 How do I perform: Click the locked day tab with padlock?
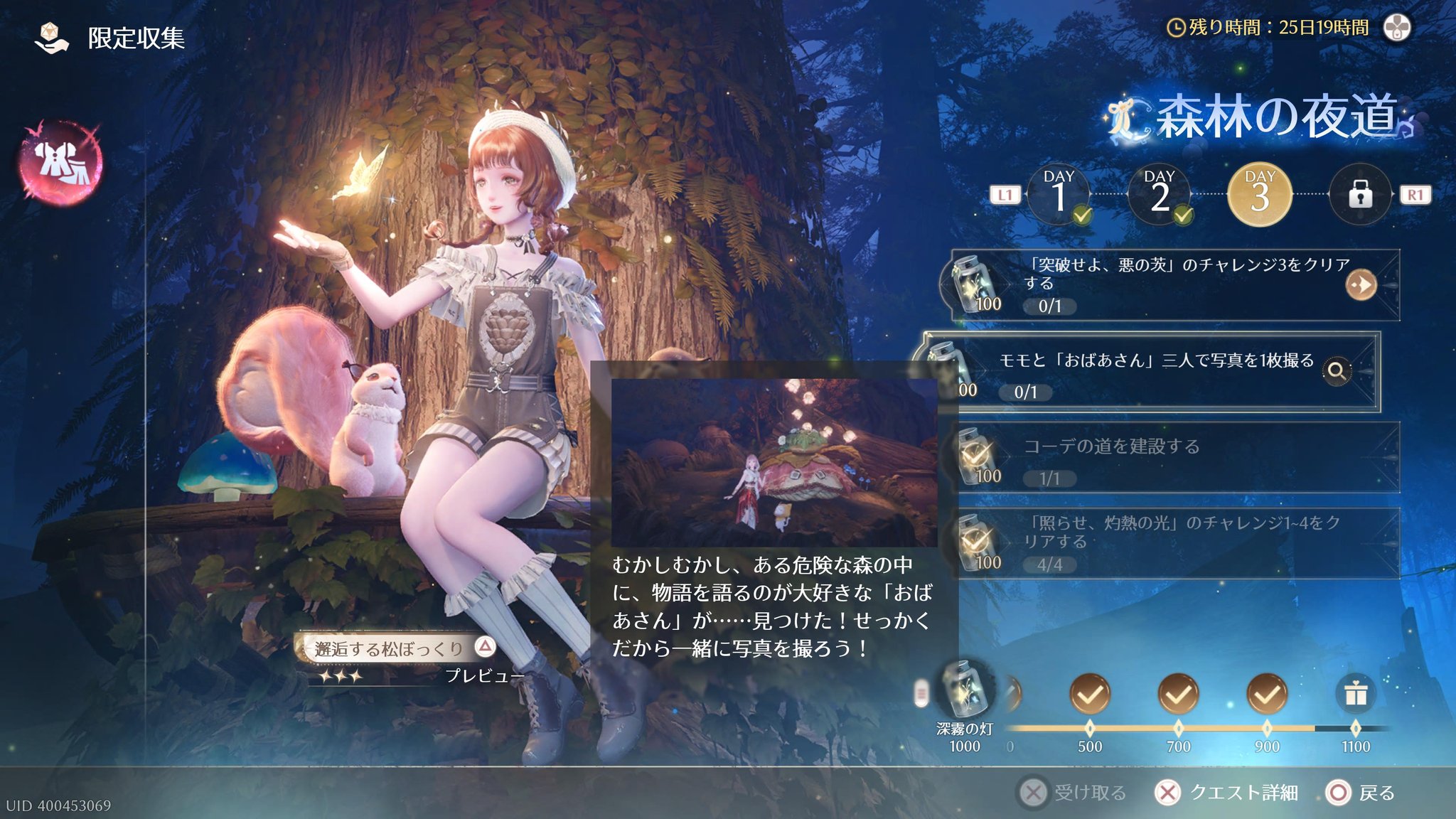pyautogui.click(x=1360, y=195)
